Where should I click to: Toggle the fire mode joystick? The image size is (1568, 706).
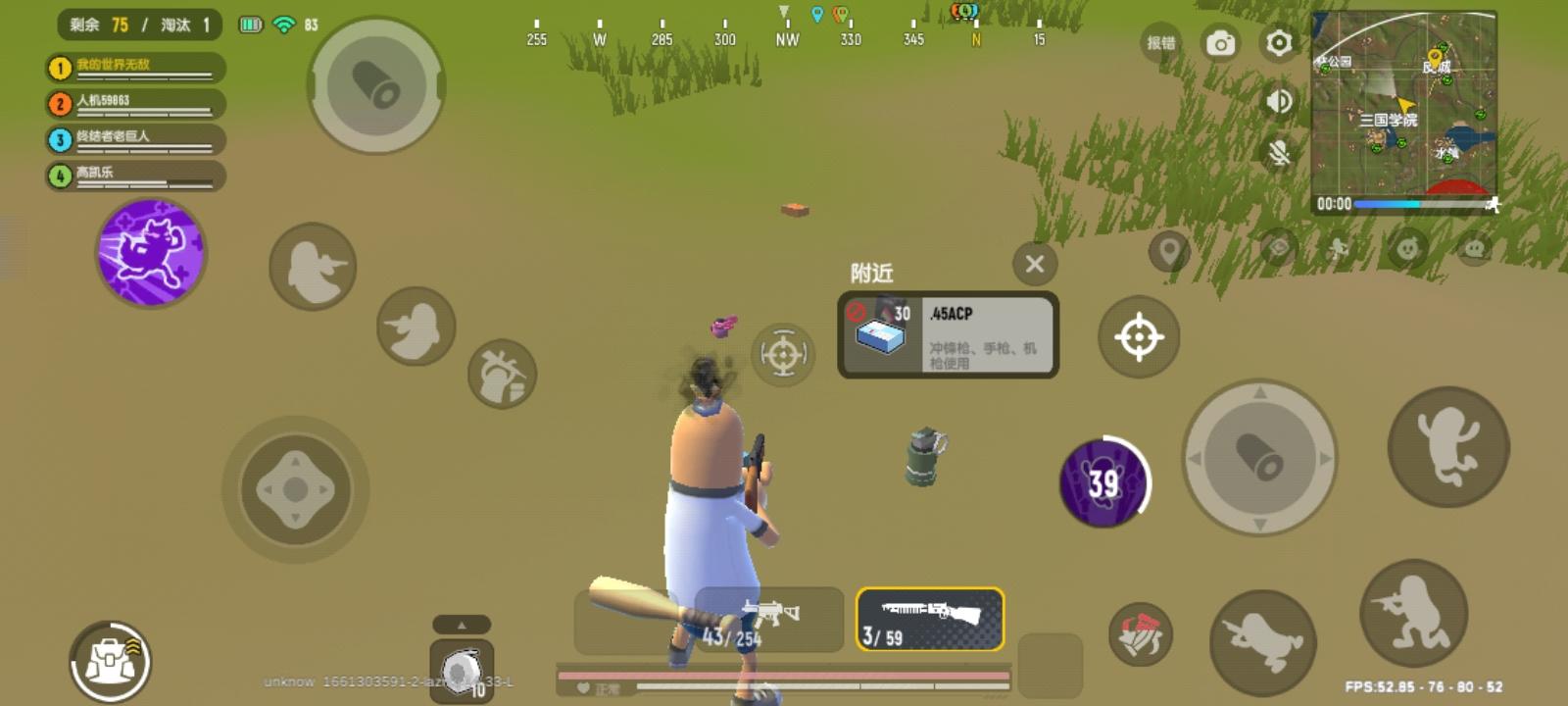point(1257,454)
